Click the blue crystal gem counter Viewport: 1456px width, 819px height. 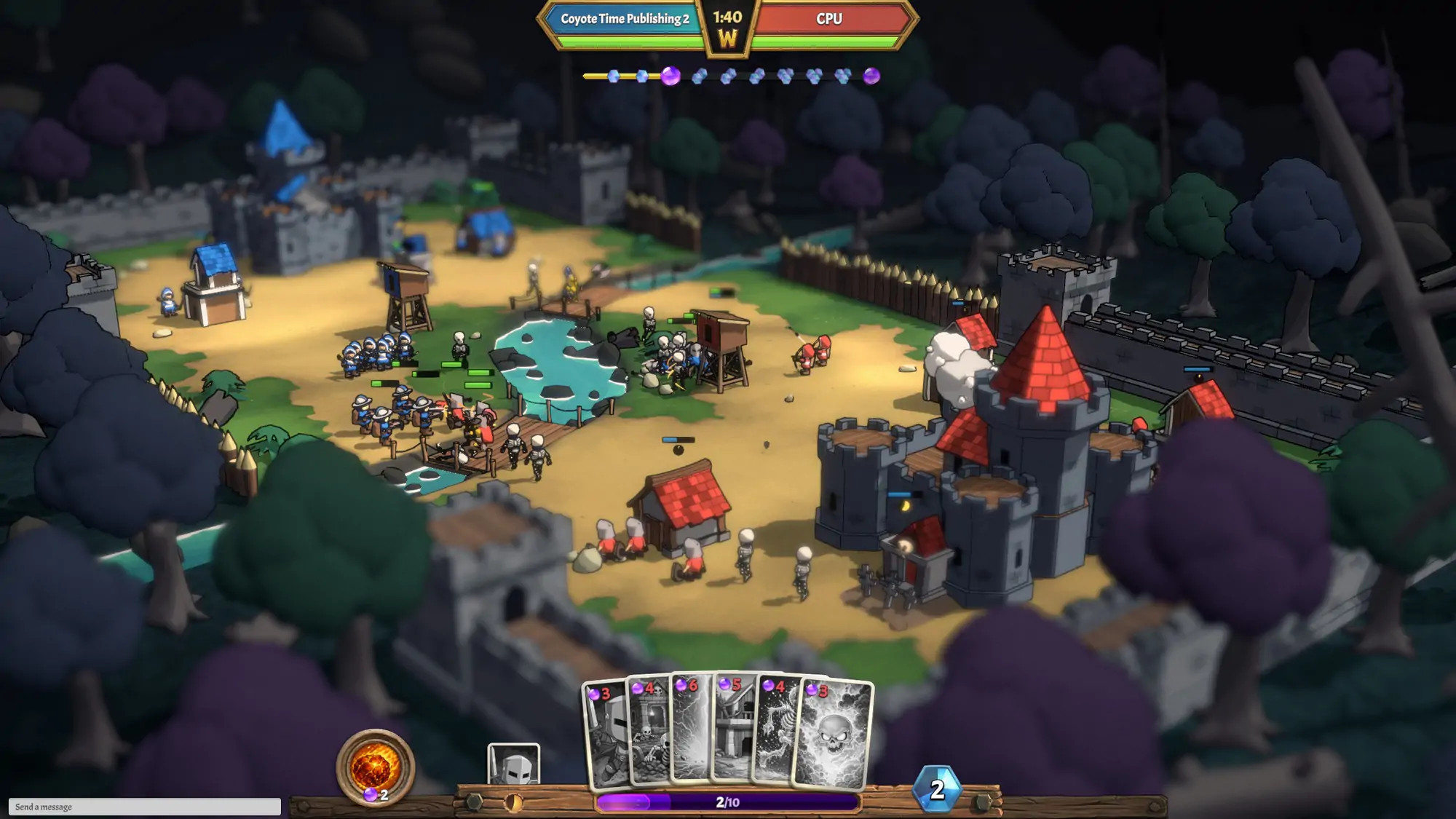[x=937, y=789]
